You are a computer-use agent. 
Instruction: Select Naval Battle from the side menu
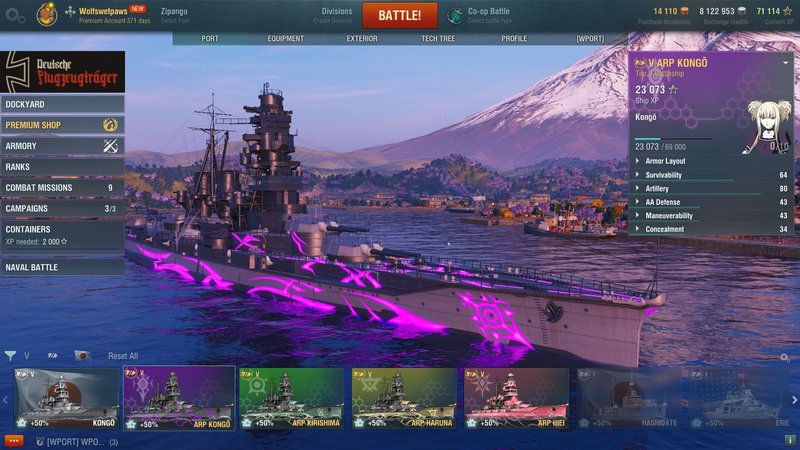coord(62,267)
